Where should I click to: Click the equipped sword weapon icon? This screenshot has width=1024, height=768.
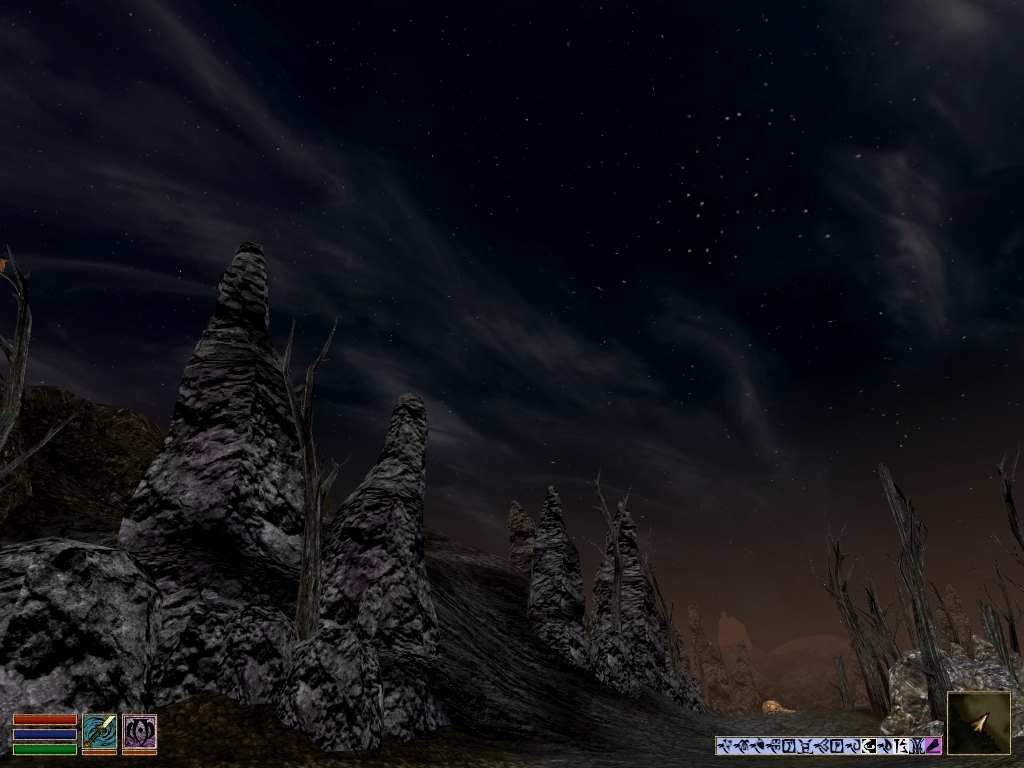[99, 733]
